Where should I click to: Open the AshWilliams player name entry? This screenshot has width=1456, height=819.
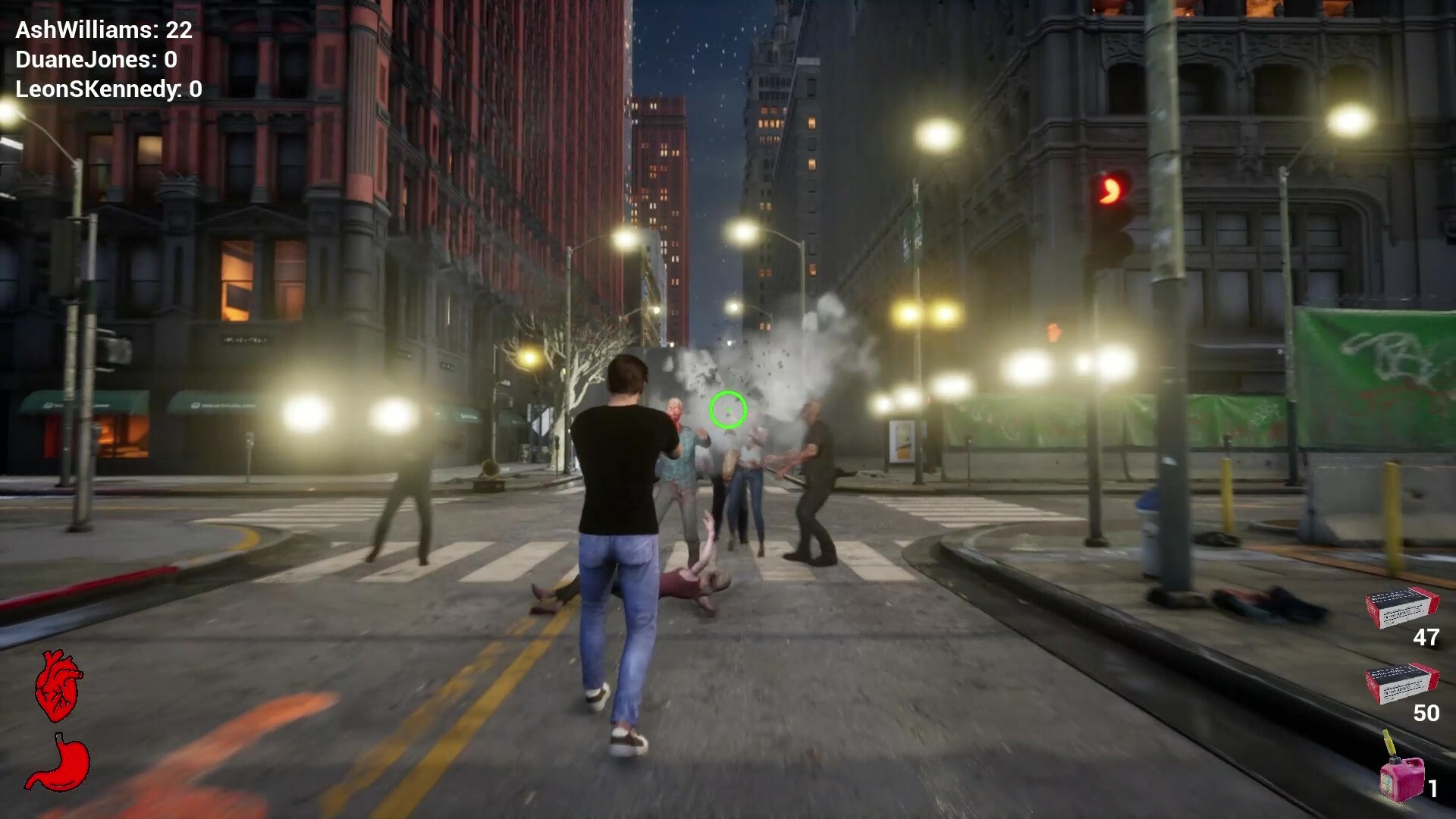click(83, 32)
